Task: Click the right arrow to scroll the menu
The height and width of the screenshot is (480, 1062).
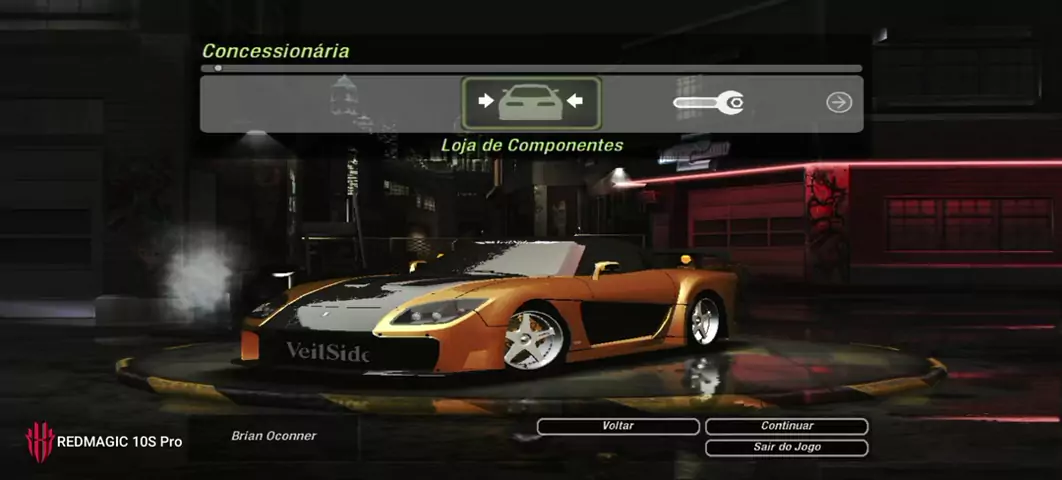Action: (x=839, y=102)
